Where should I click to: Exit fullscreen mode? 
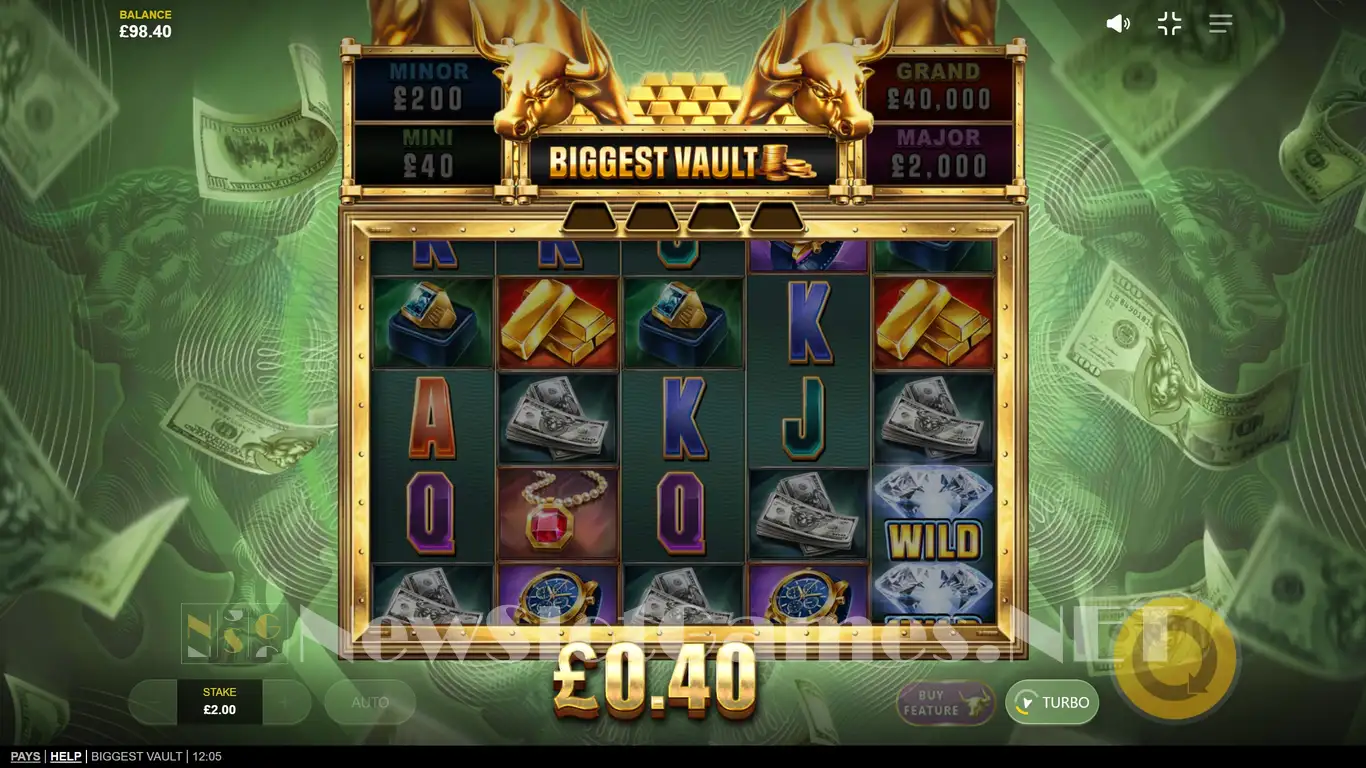tap(1169, 24)
